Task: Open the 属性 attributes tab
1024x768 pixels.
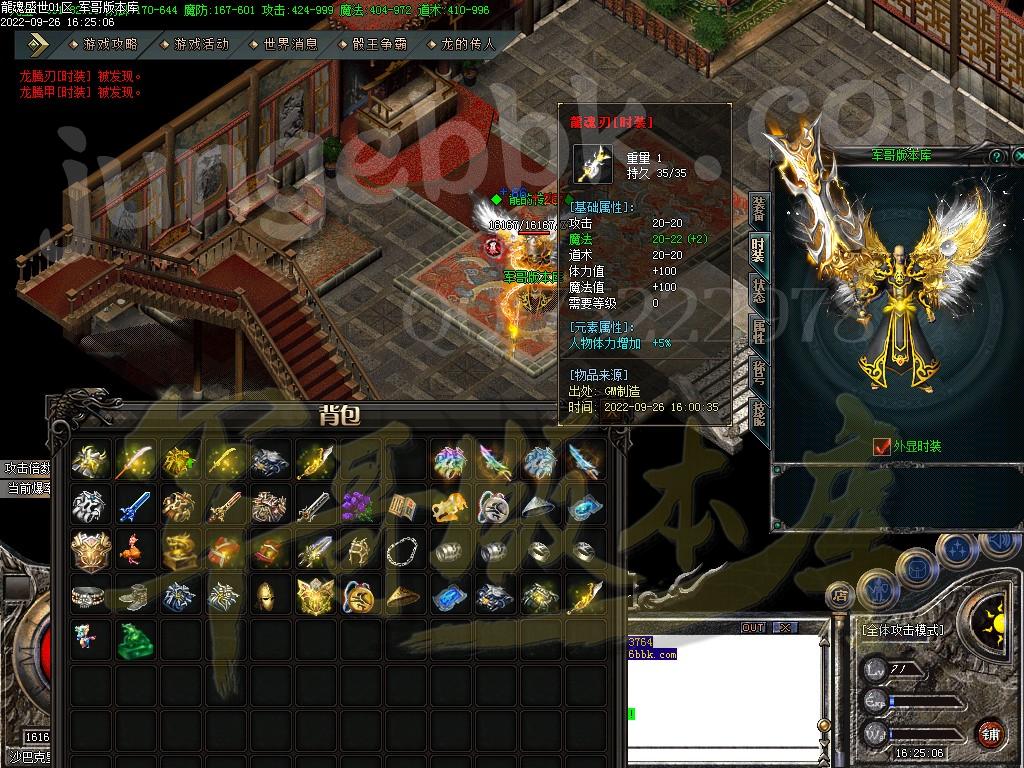Action: point(759,331)
